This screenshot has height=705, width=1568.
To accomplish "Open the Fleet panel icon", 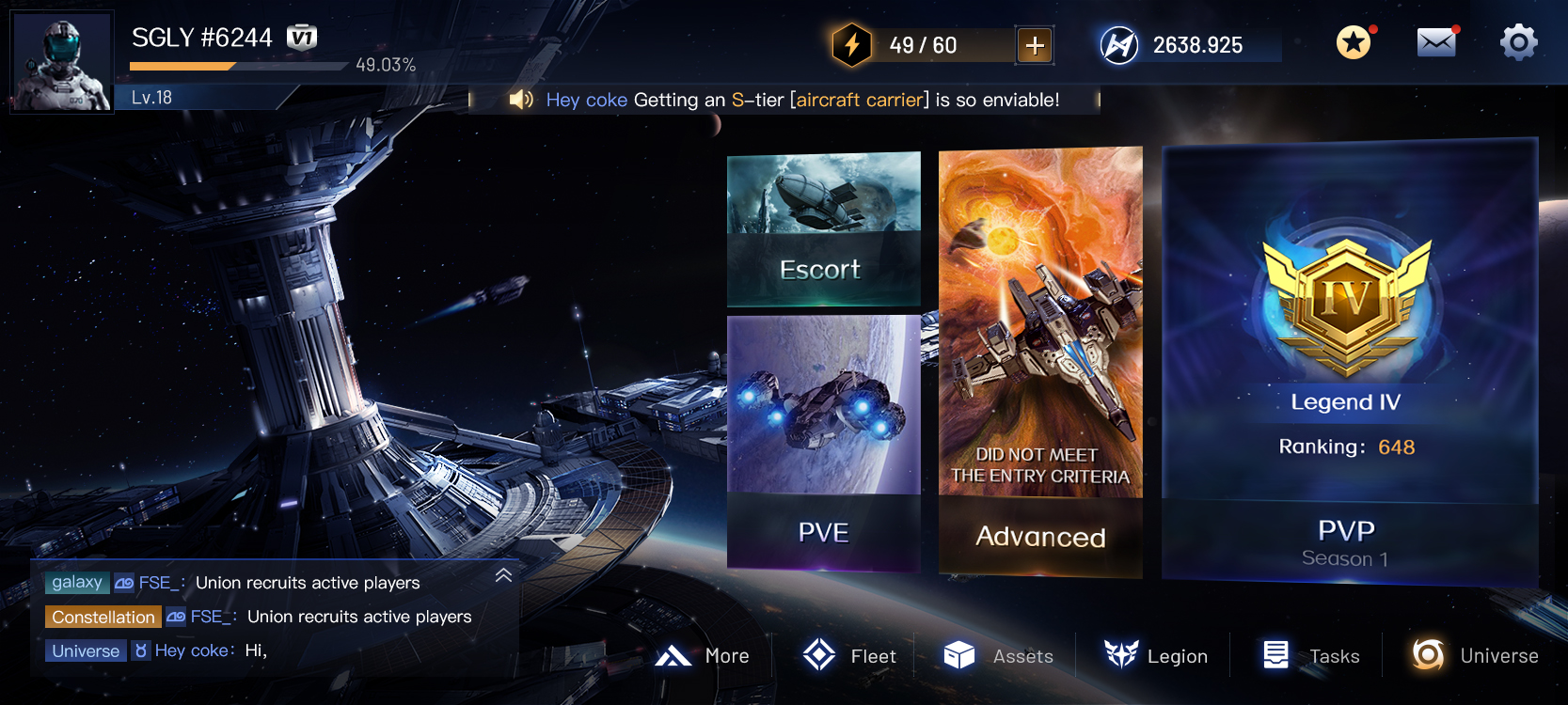I will click(x=820, y=655).
